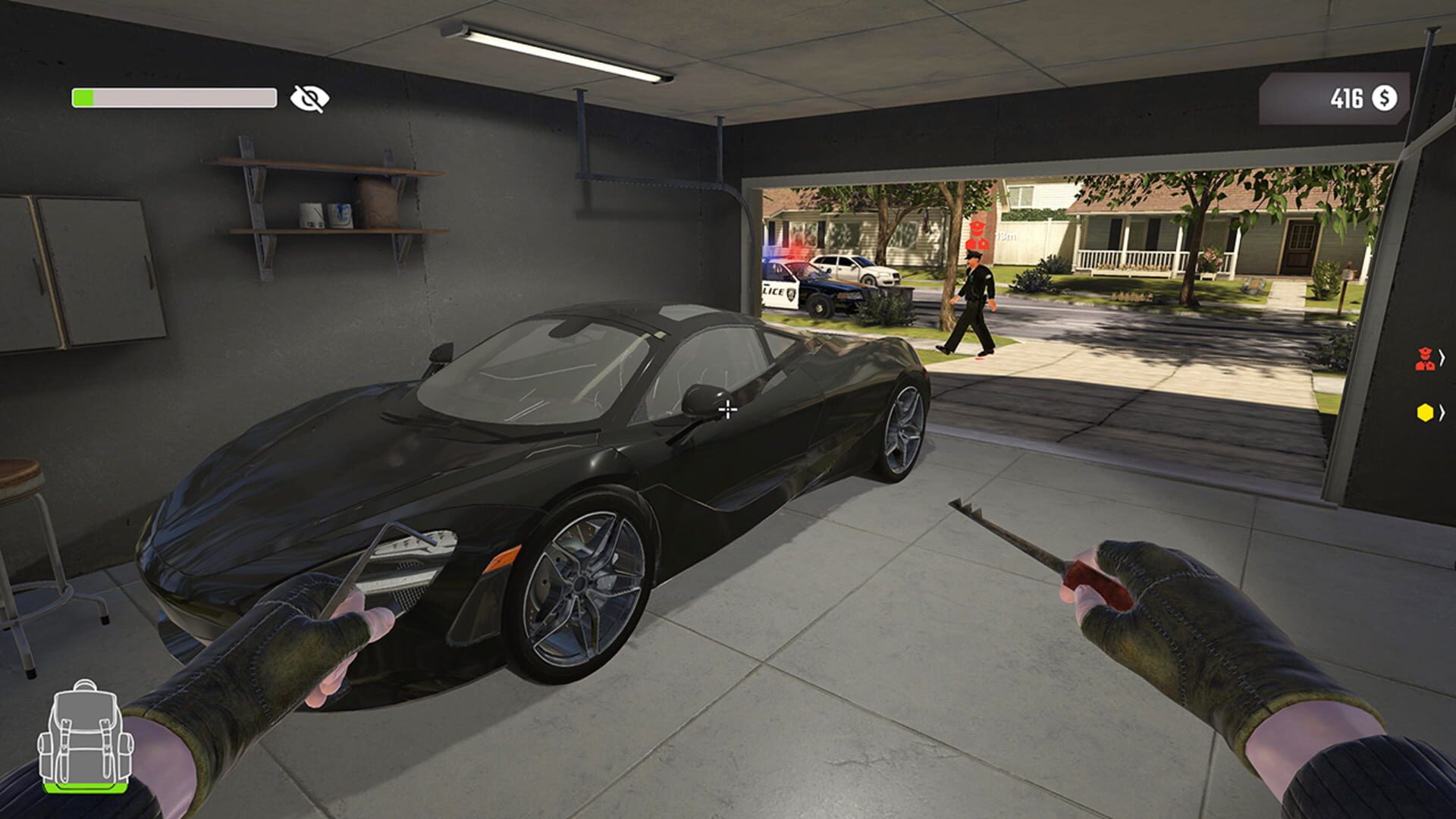Click the yellow hexagon indicator icon
1456x819 pixels.
coord(1426,412)
